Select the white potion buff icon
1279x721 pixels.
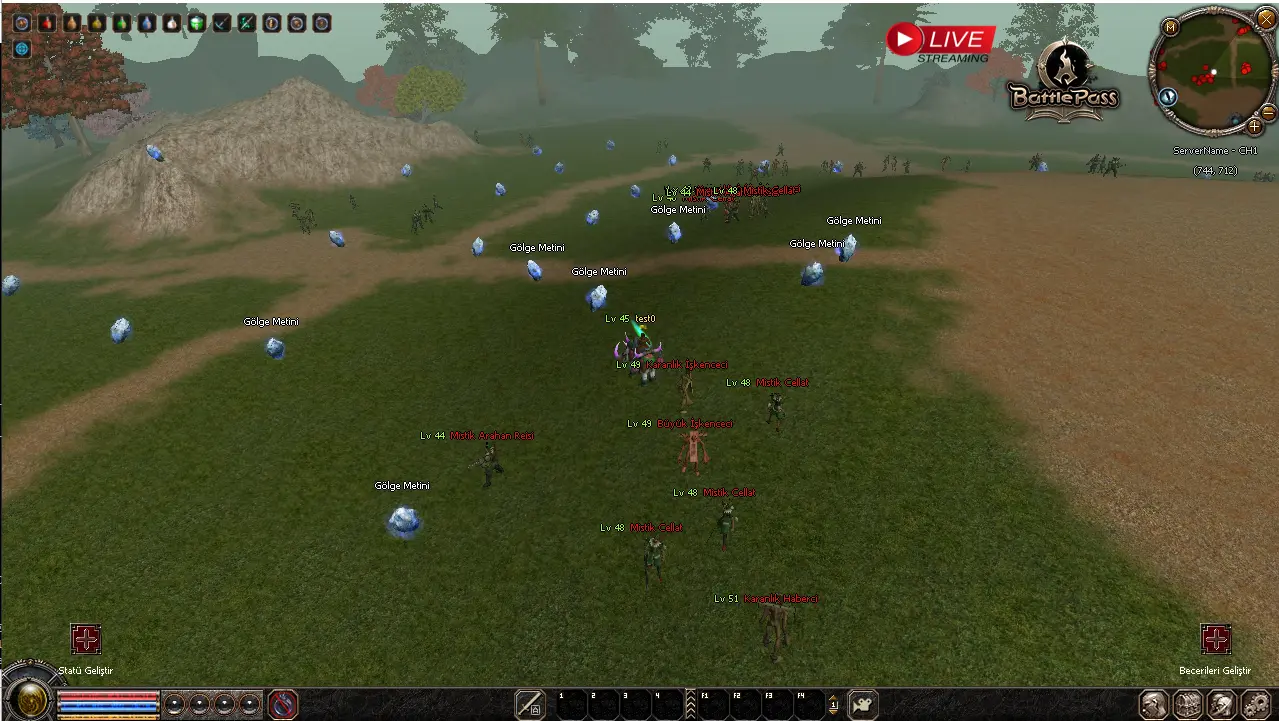[x=172, y=23]
